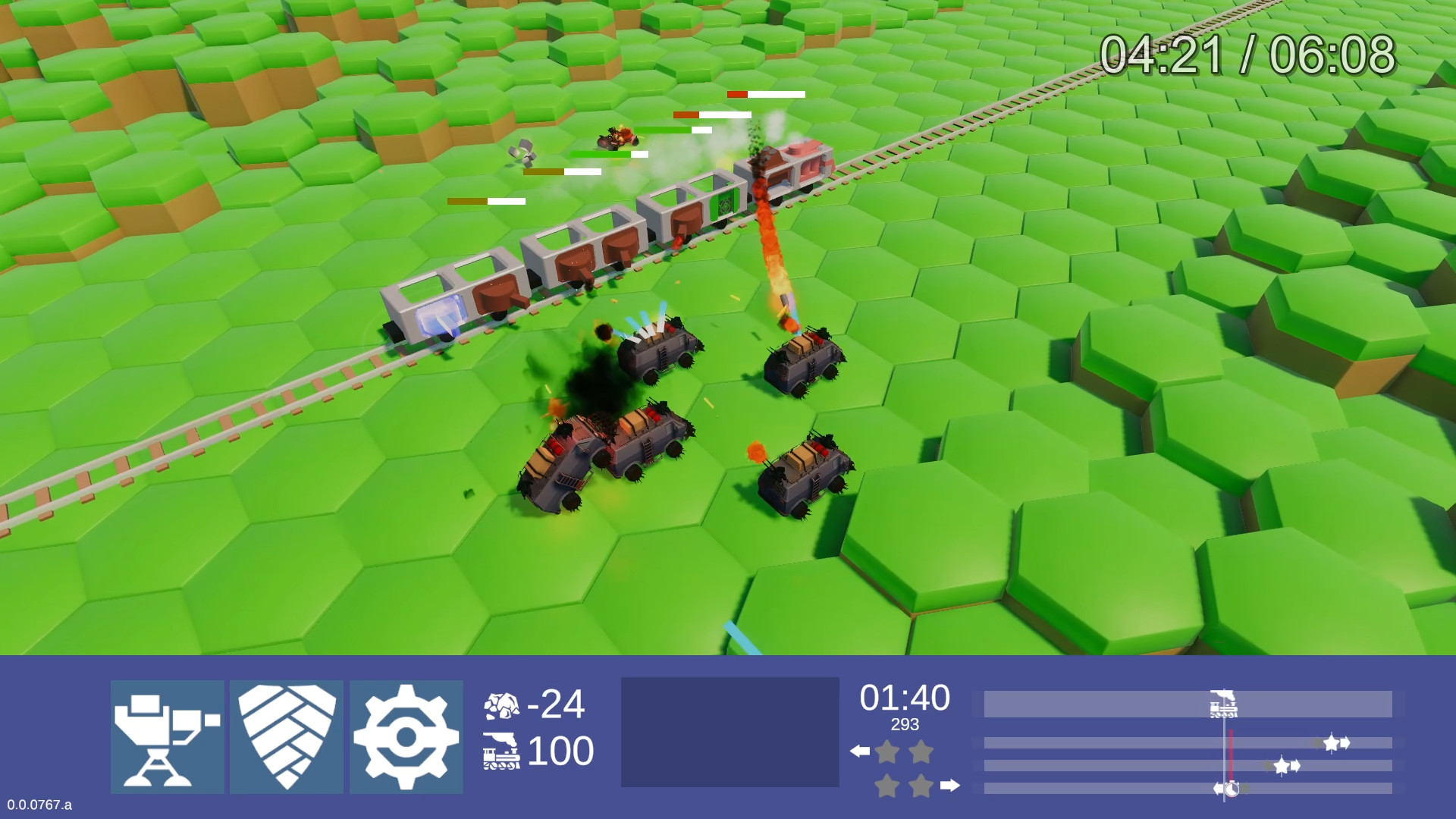Viewport: 1456px width, 819px height.
Task: Click the red locomotive pulling the train
Action: pyautogui.click(x=789, y=163)
